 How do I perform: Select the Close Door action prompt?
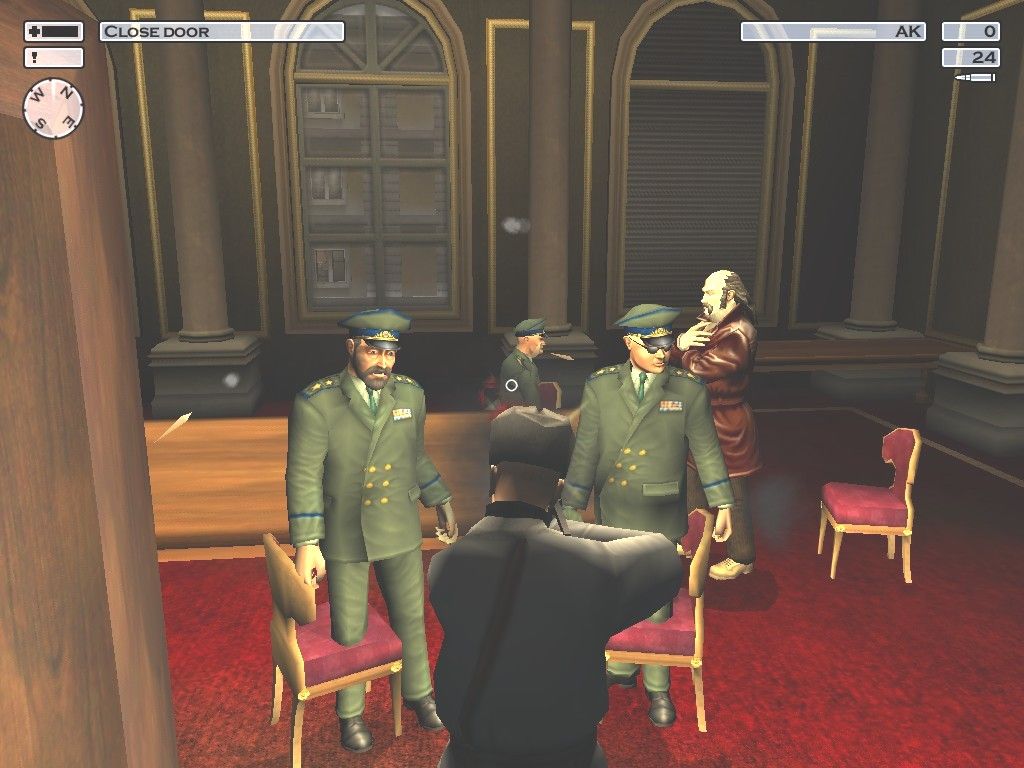click(x=221, y=32)
